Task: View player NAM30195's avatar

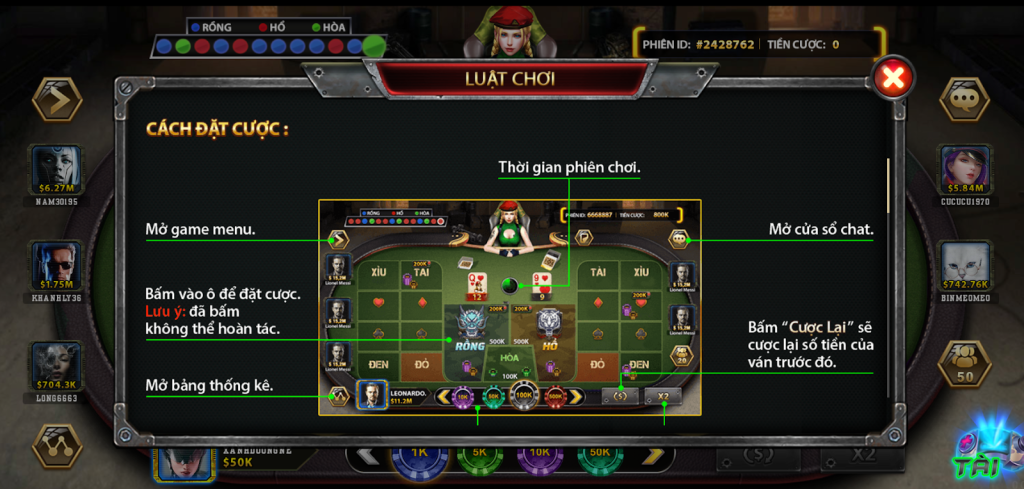Action: [x=56, y=166]
